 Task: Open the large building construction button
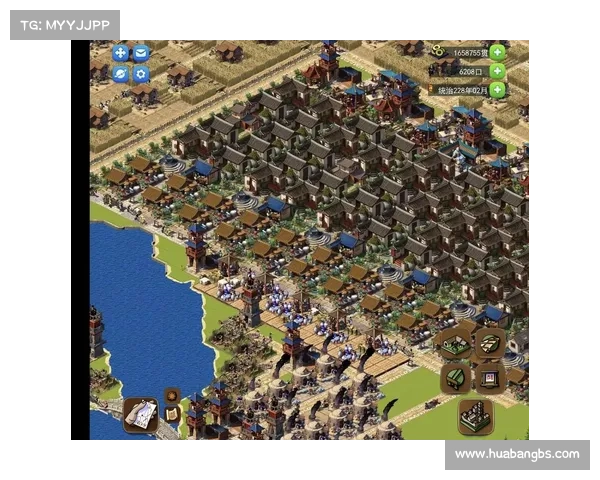point(475,415)
